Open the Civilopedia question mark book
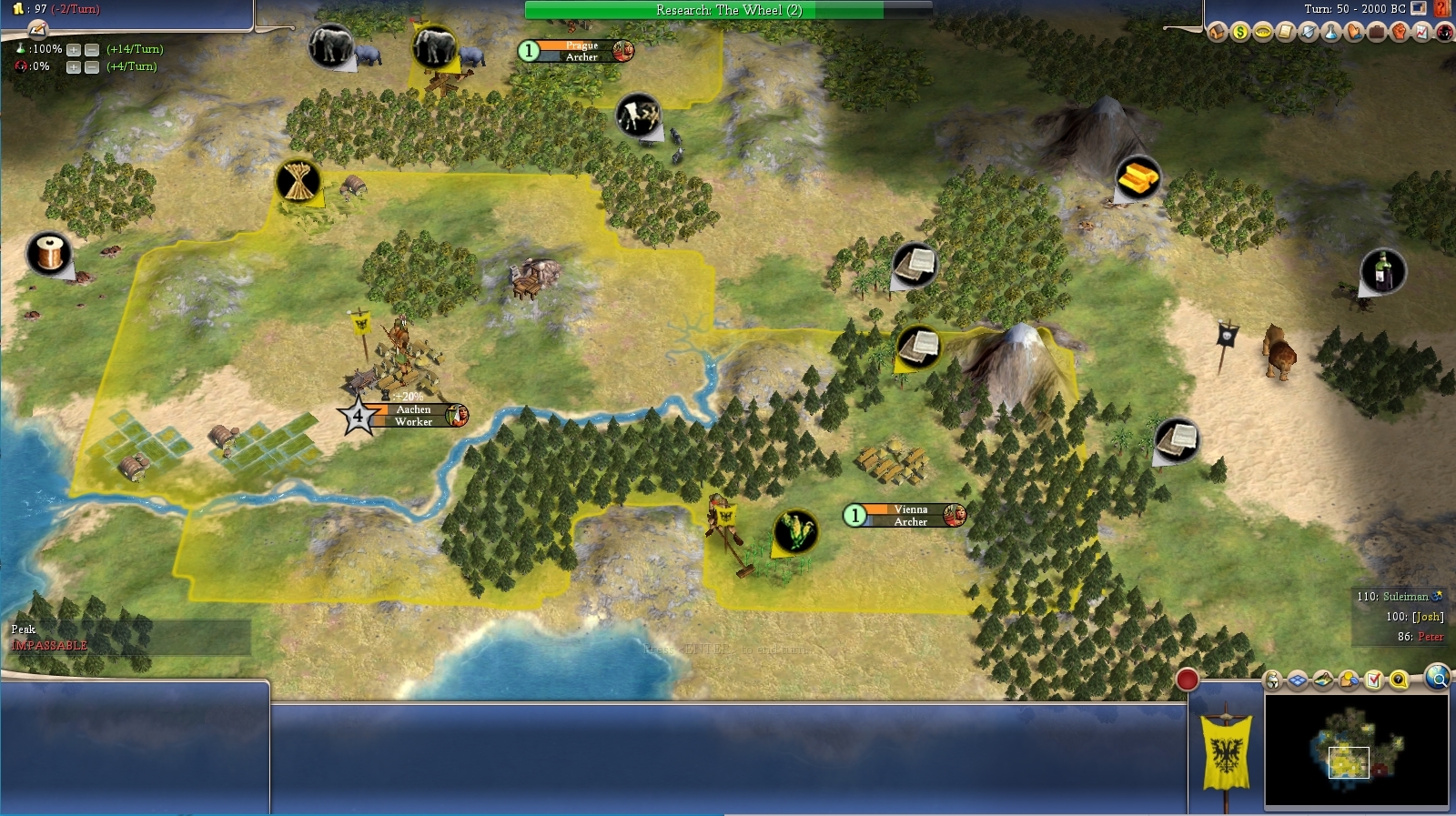The width and height of the screenshot is (1456, 816). (x=1441, y=9)
